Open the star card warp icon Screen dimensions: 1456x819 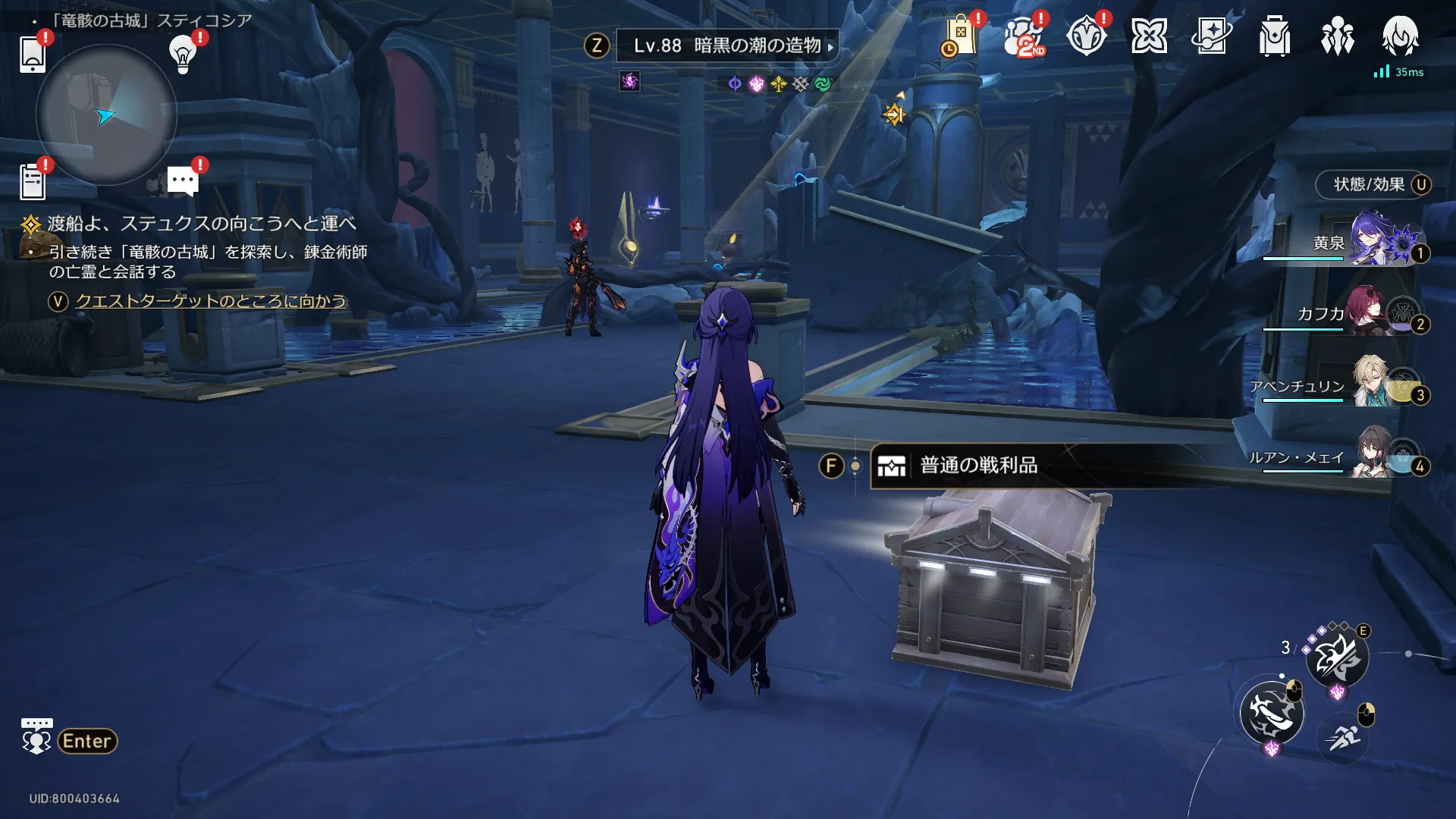click(x=1212, y=36)
